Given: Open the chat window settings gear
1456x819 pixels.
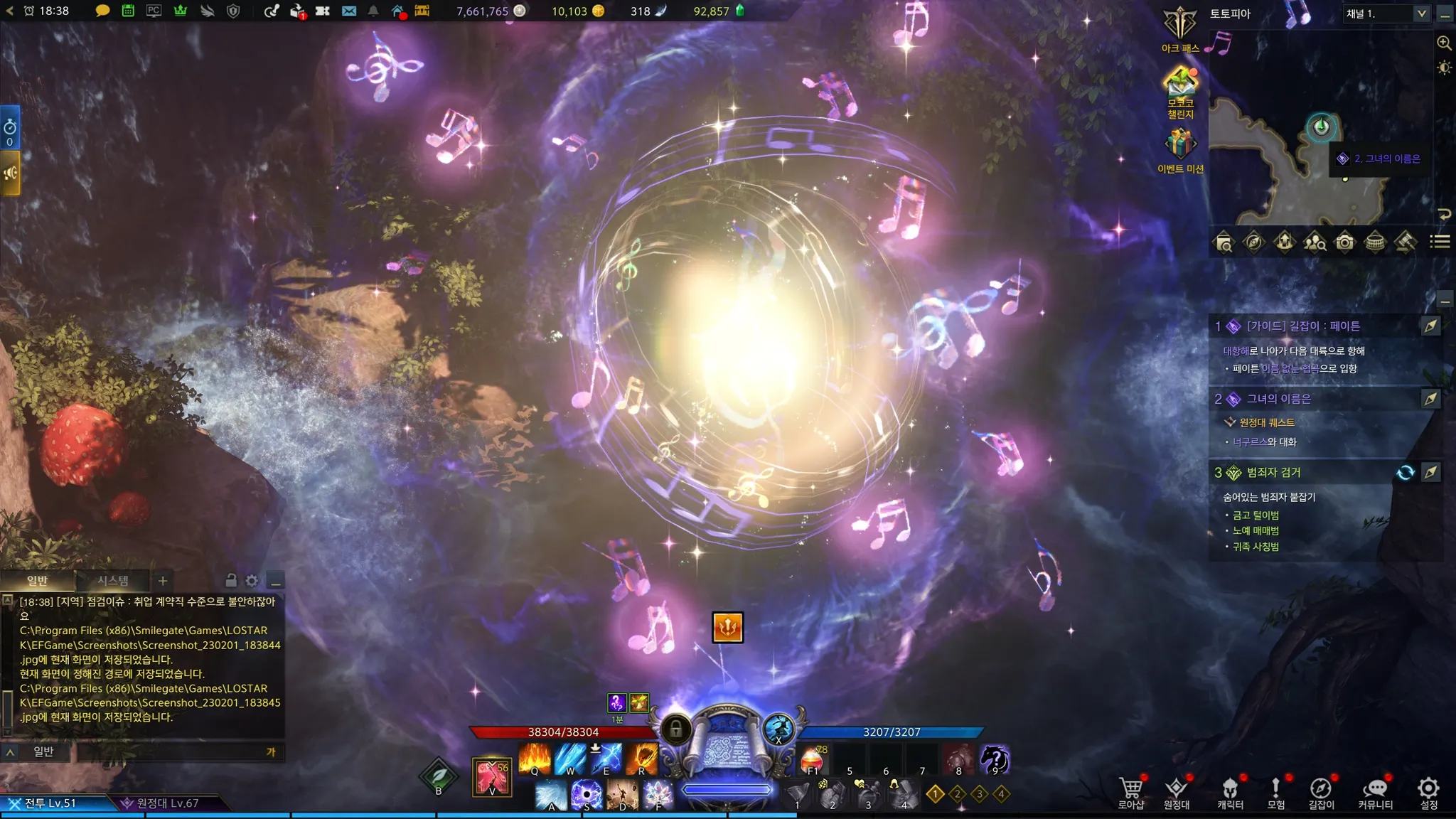Looking at the screenshot, I should point(252,581).
